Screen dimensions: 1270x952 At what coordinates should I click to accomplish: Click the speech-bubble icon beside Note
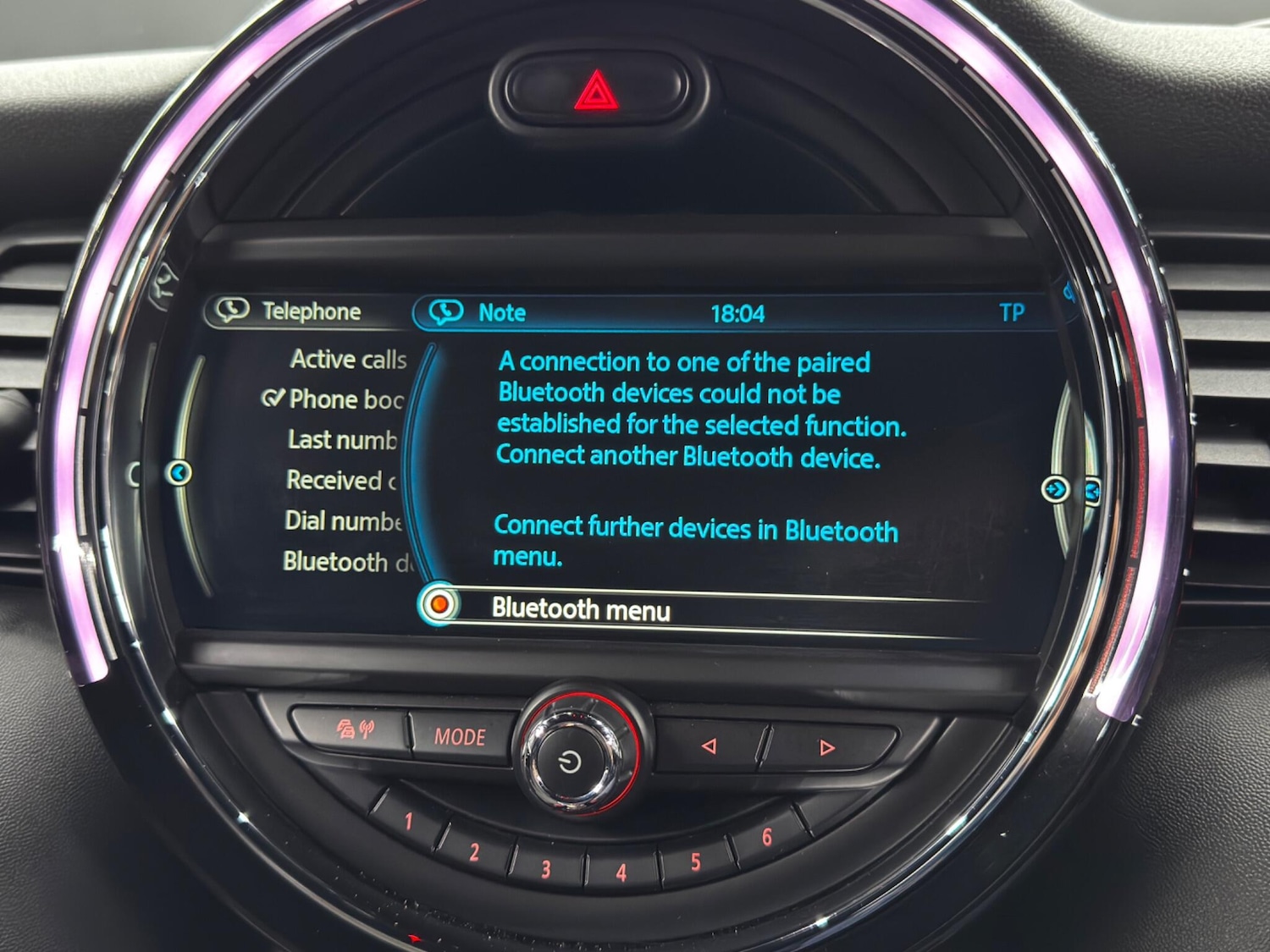(x=447, y=311)
